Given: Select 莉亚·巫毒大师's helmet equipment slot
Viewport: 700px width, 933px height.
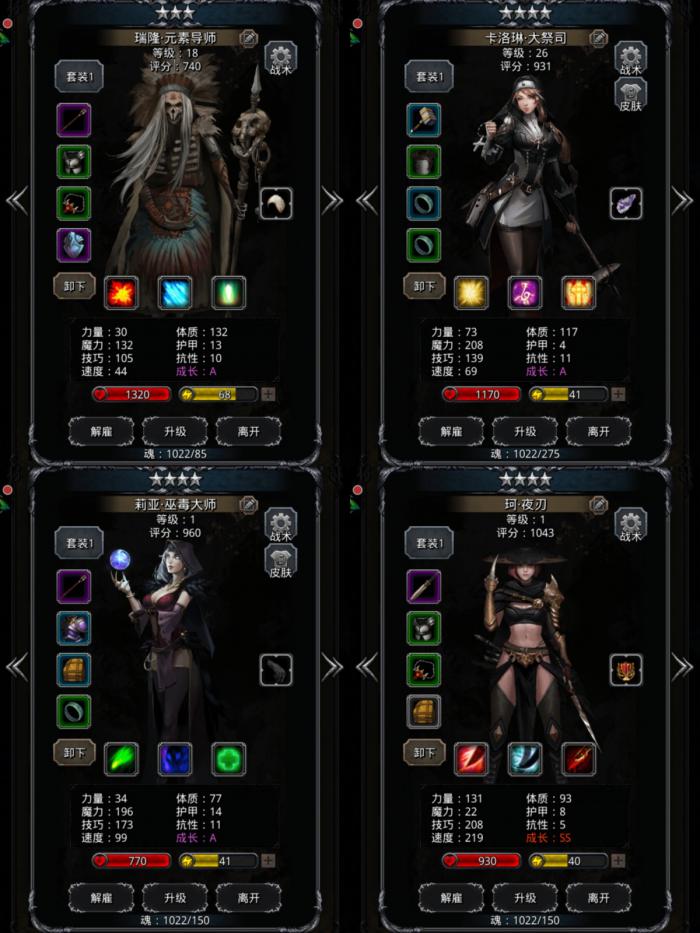Looking at the screenshot, I should (74, 628).
